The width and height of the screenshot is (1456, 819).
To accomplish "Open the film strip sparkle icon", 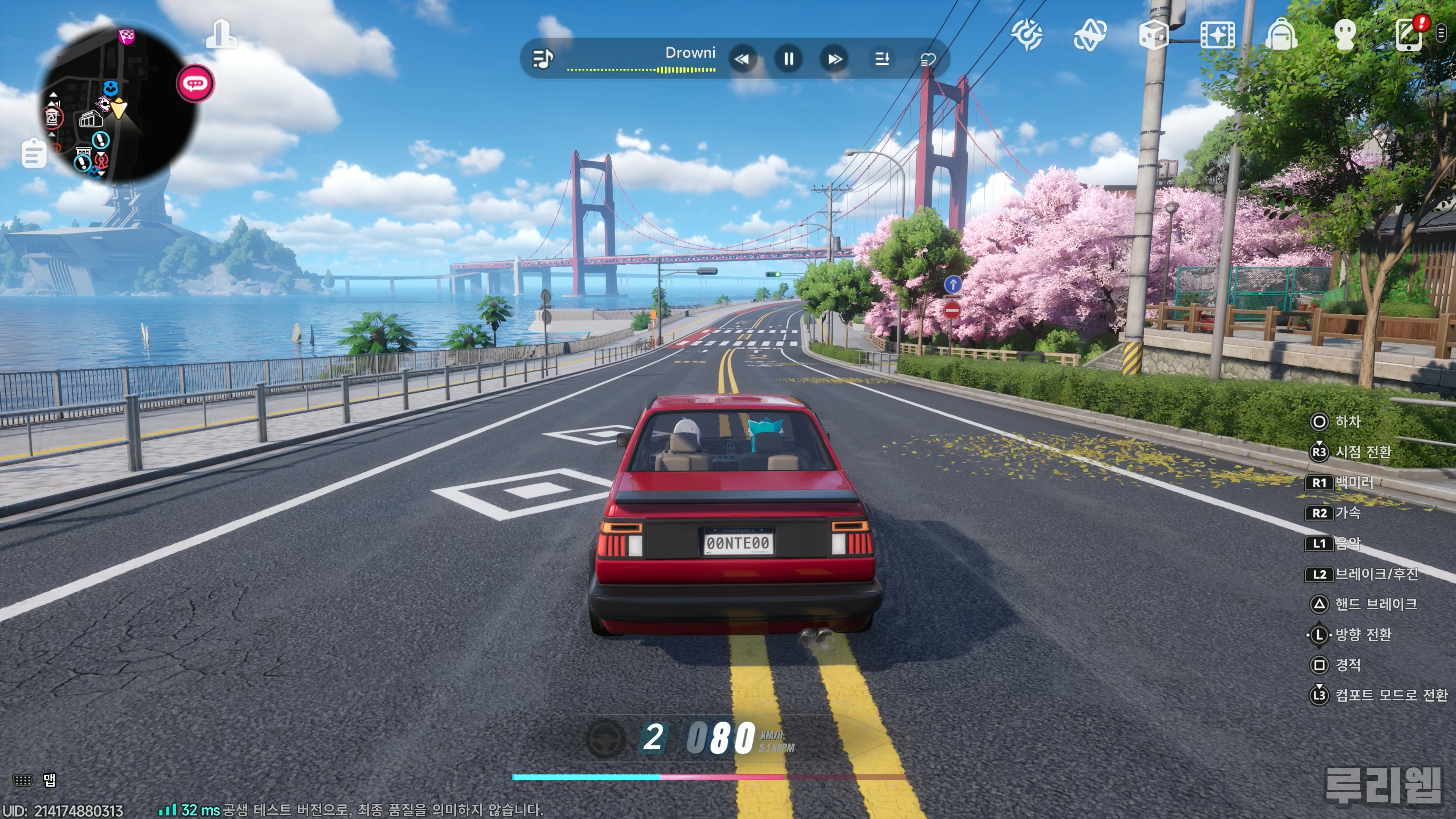I will (1218, 35).
